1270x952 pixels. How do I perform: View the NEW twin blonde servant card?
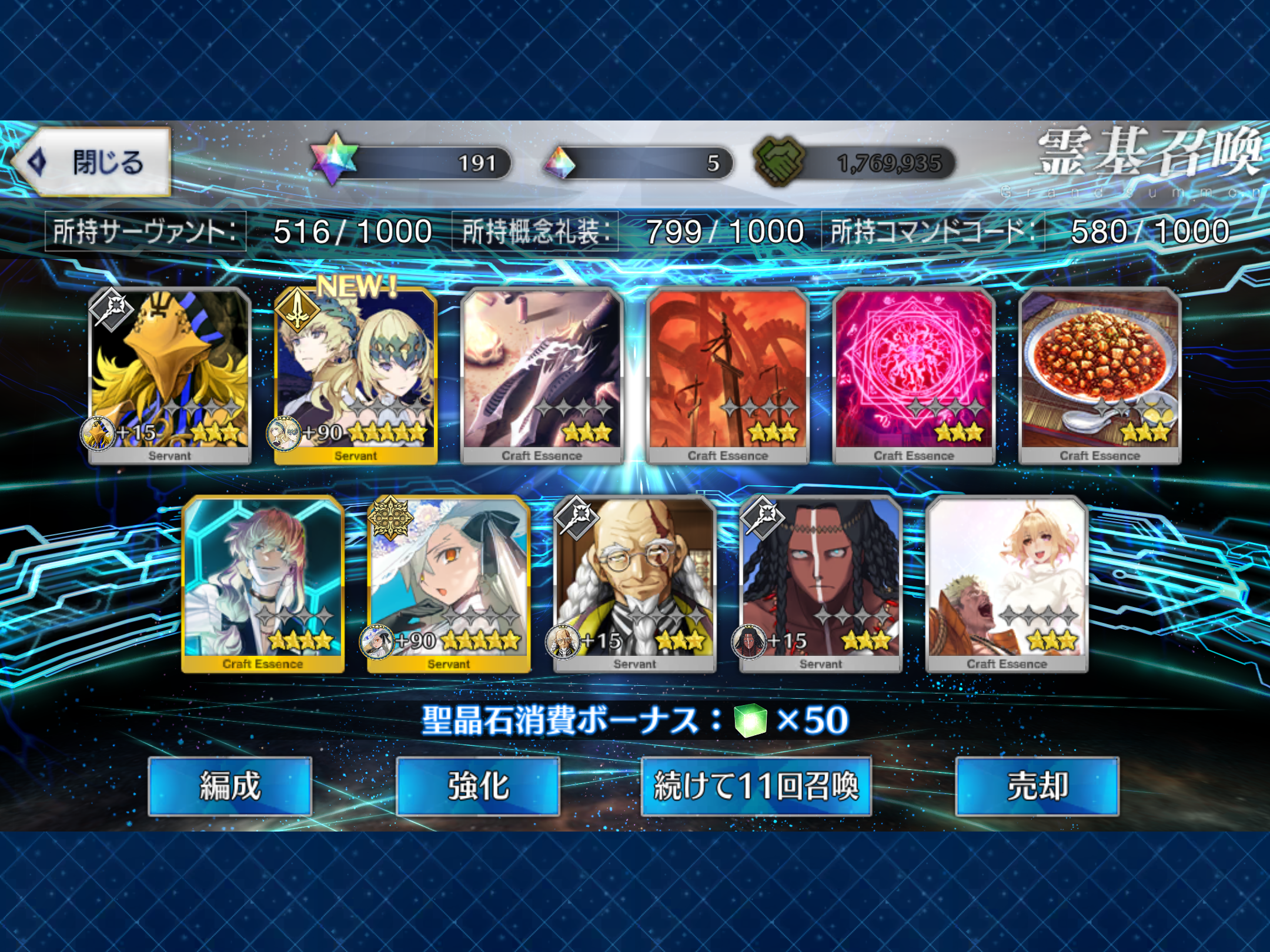coord(356,375)
